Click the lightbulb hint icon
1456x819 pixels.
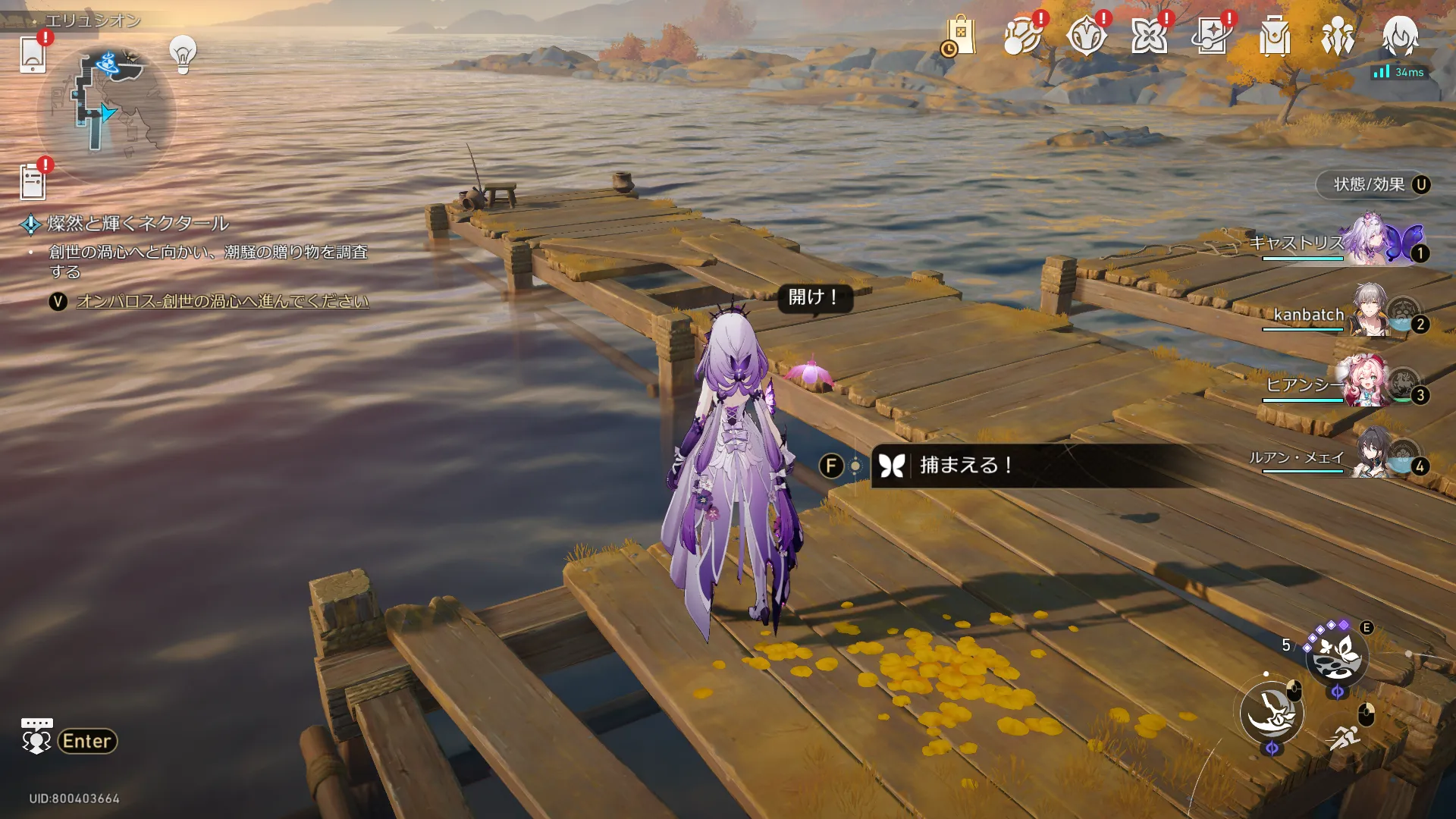point(183,54)
